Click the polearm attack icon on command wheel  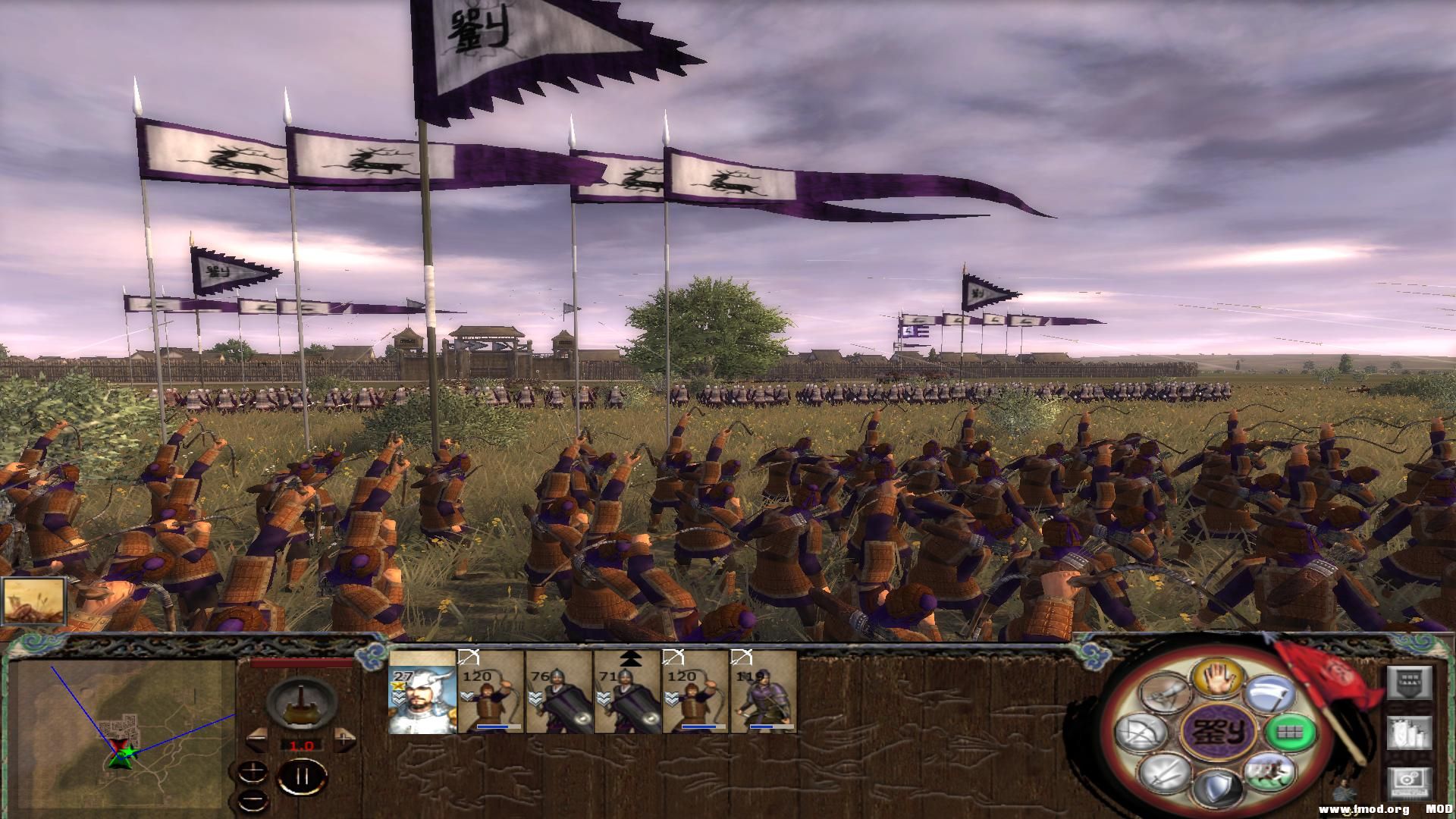[1270, 692]
